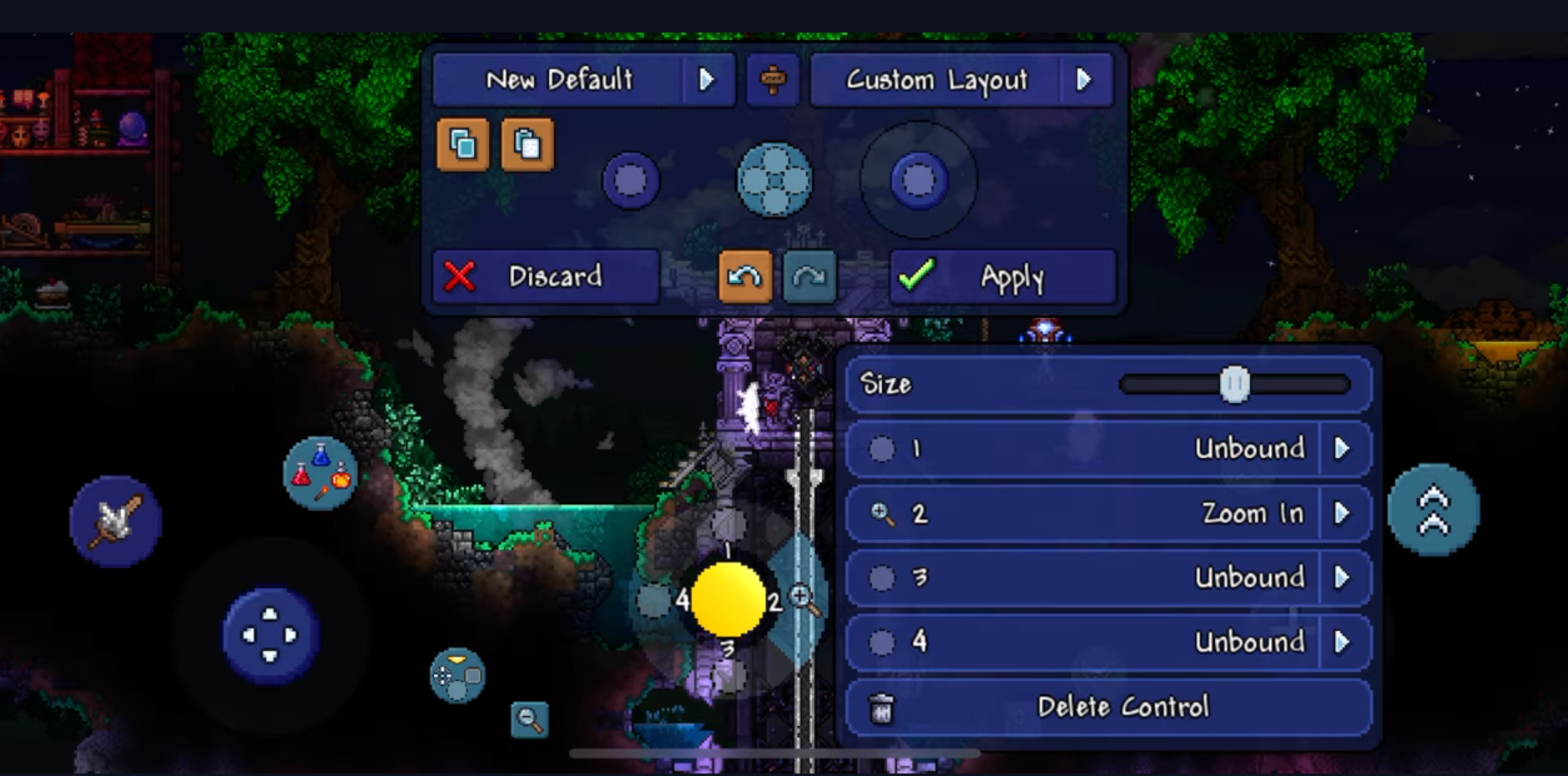The image size is (1568, 776).
Task: Adjust the Size slider handle
Action: (x=1234, y=385)
